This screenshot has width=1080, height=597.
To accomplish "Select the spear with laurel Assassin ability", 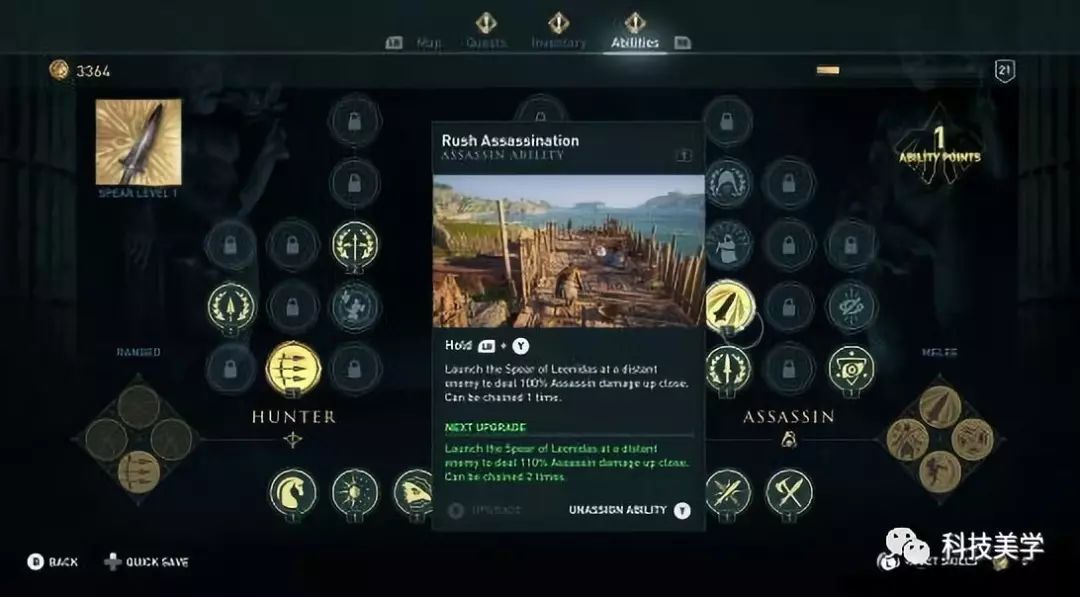I will pyautogui.click(x=728, y=368).
